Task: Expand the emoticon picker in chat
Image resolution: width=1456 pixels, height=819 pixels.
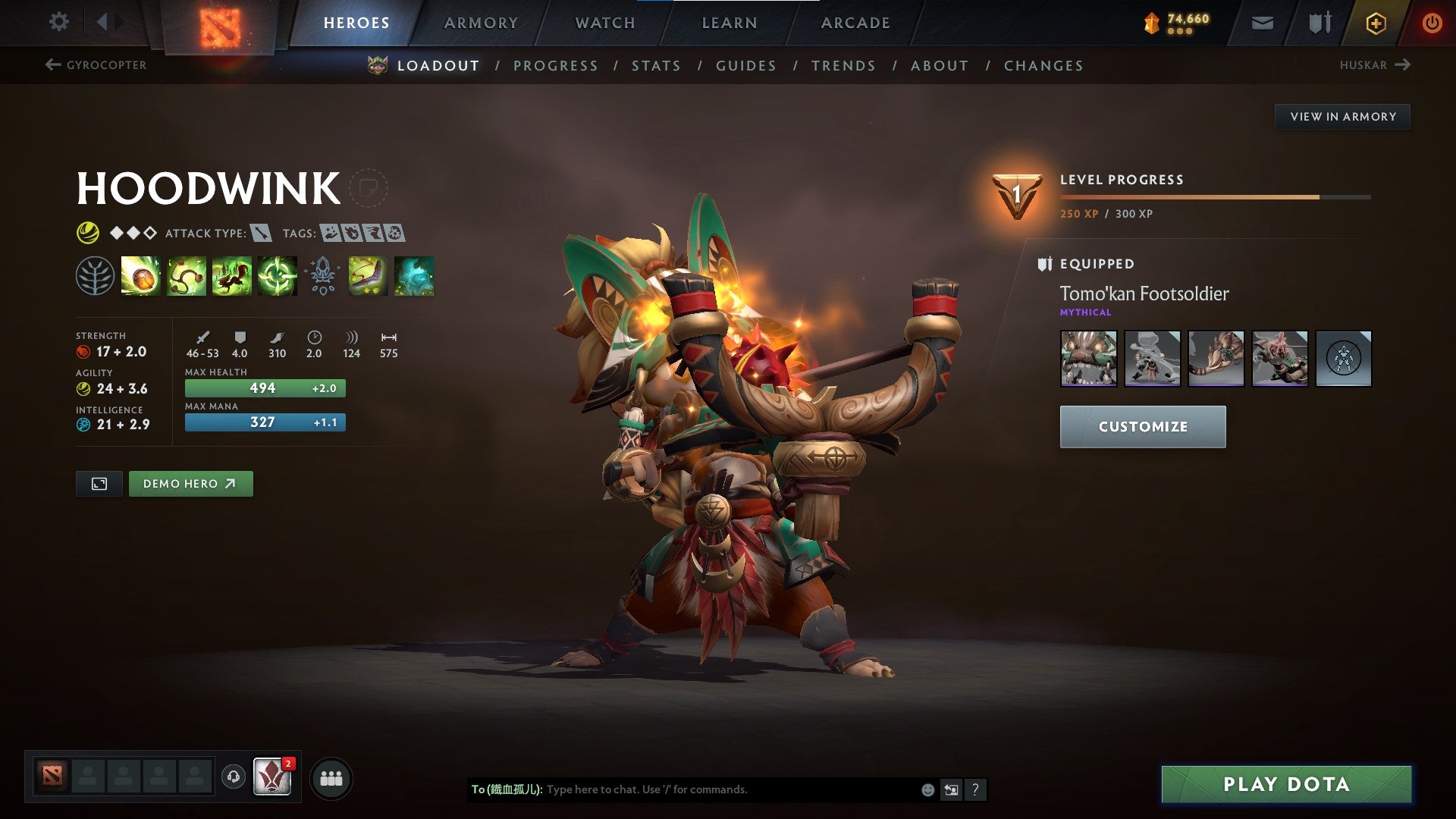Action: coord(927,789)
